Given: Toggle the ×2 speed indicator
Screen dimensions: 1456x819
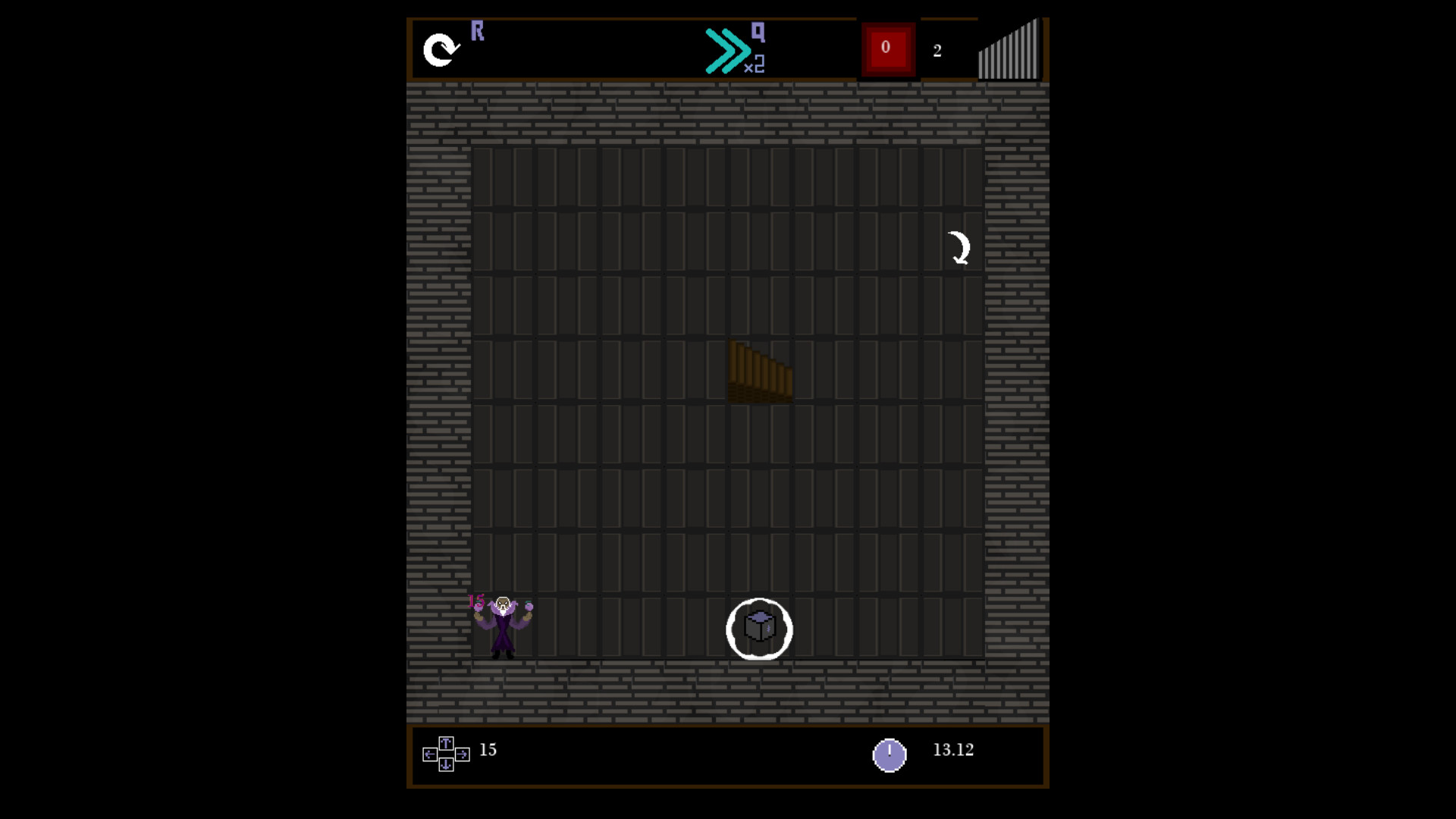Looking at the screenshot, I should click(x=755, y=68).
